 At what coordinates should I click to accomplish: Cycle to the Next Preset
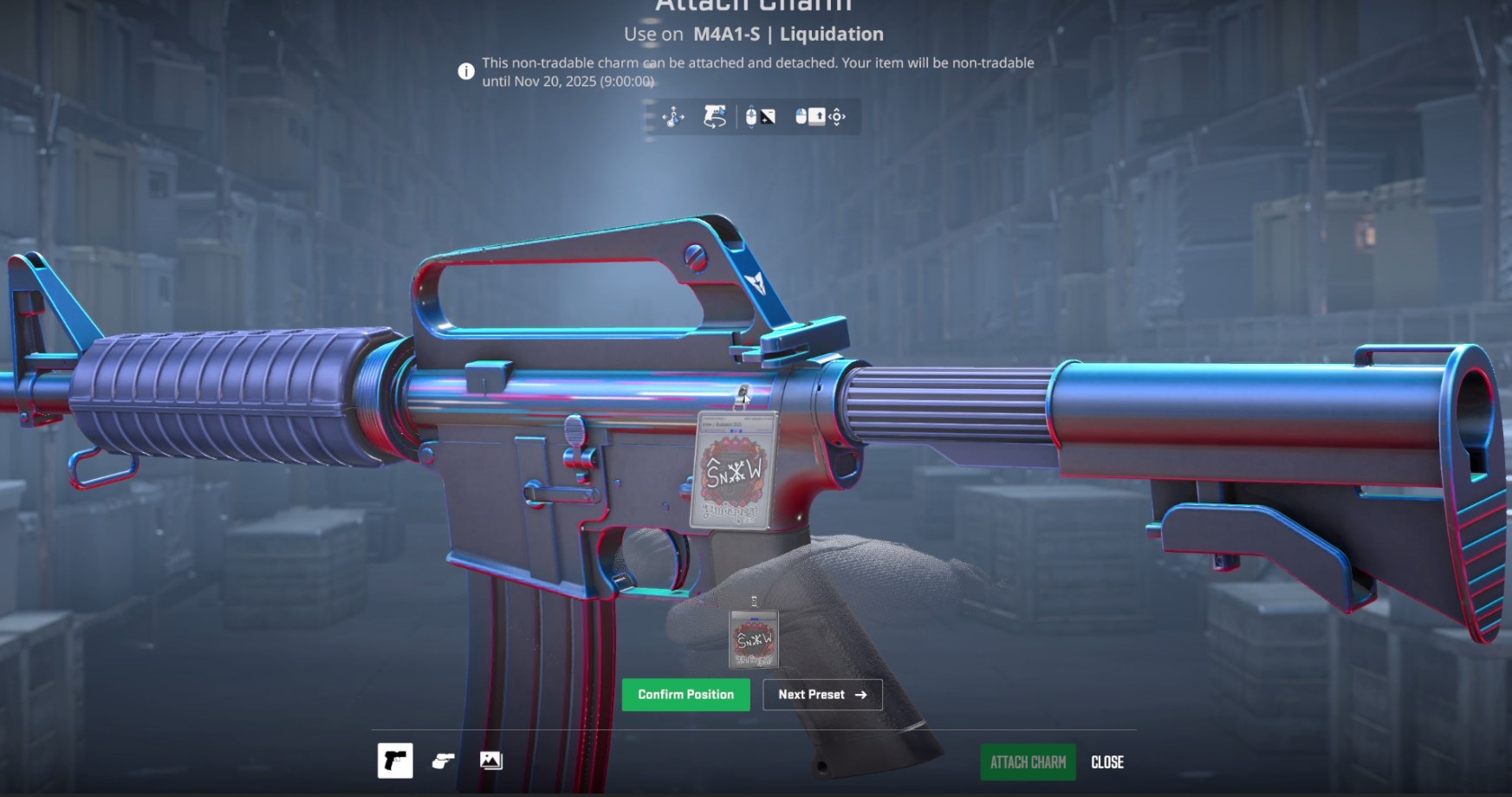click(821, 695)
